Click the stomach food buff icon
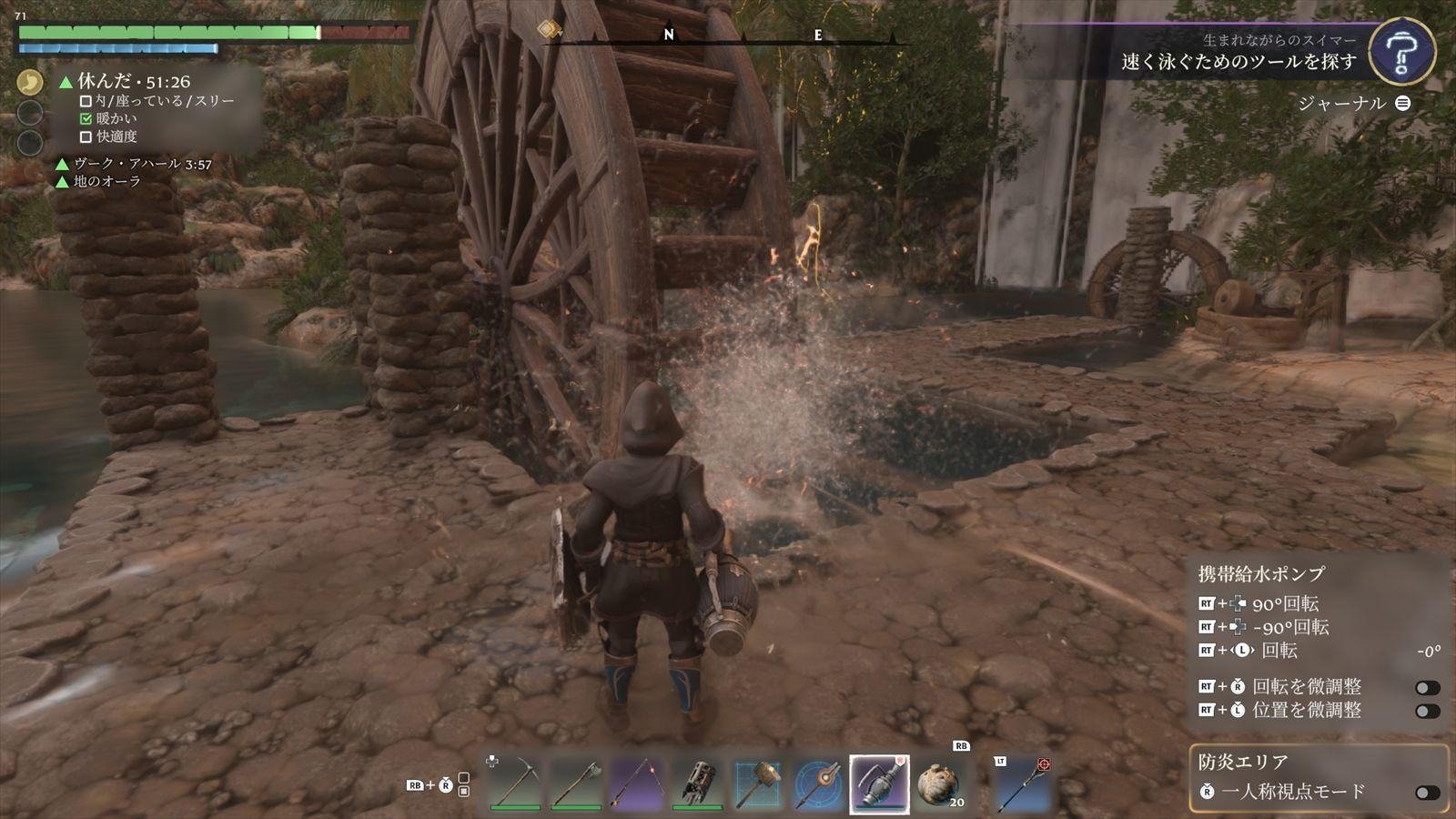This screenshot has height=819, width=1456. [x=30, y=82]
